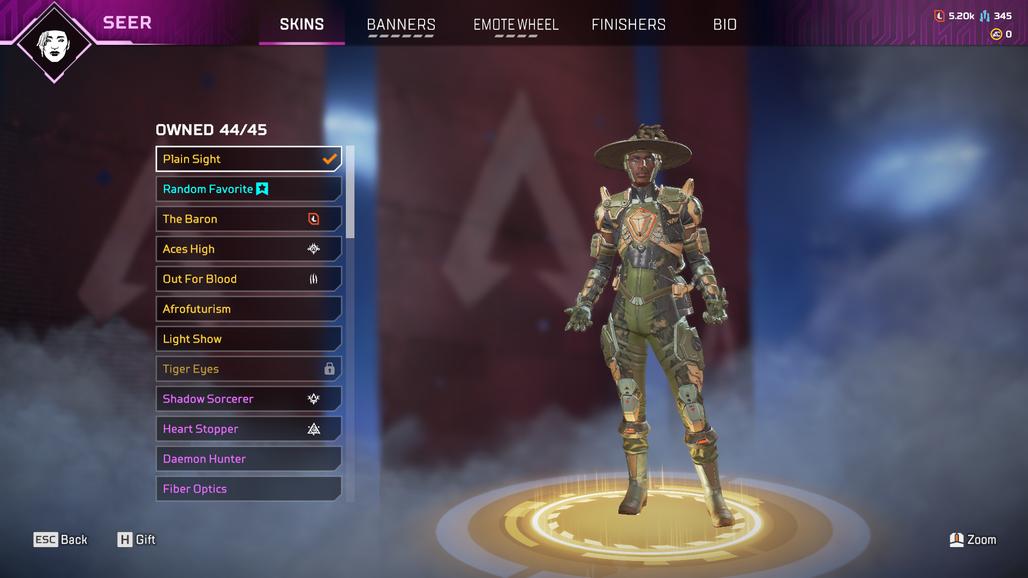Choose the Out For Blood skin
The image size is (1028, 578).
coord(248,279)
